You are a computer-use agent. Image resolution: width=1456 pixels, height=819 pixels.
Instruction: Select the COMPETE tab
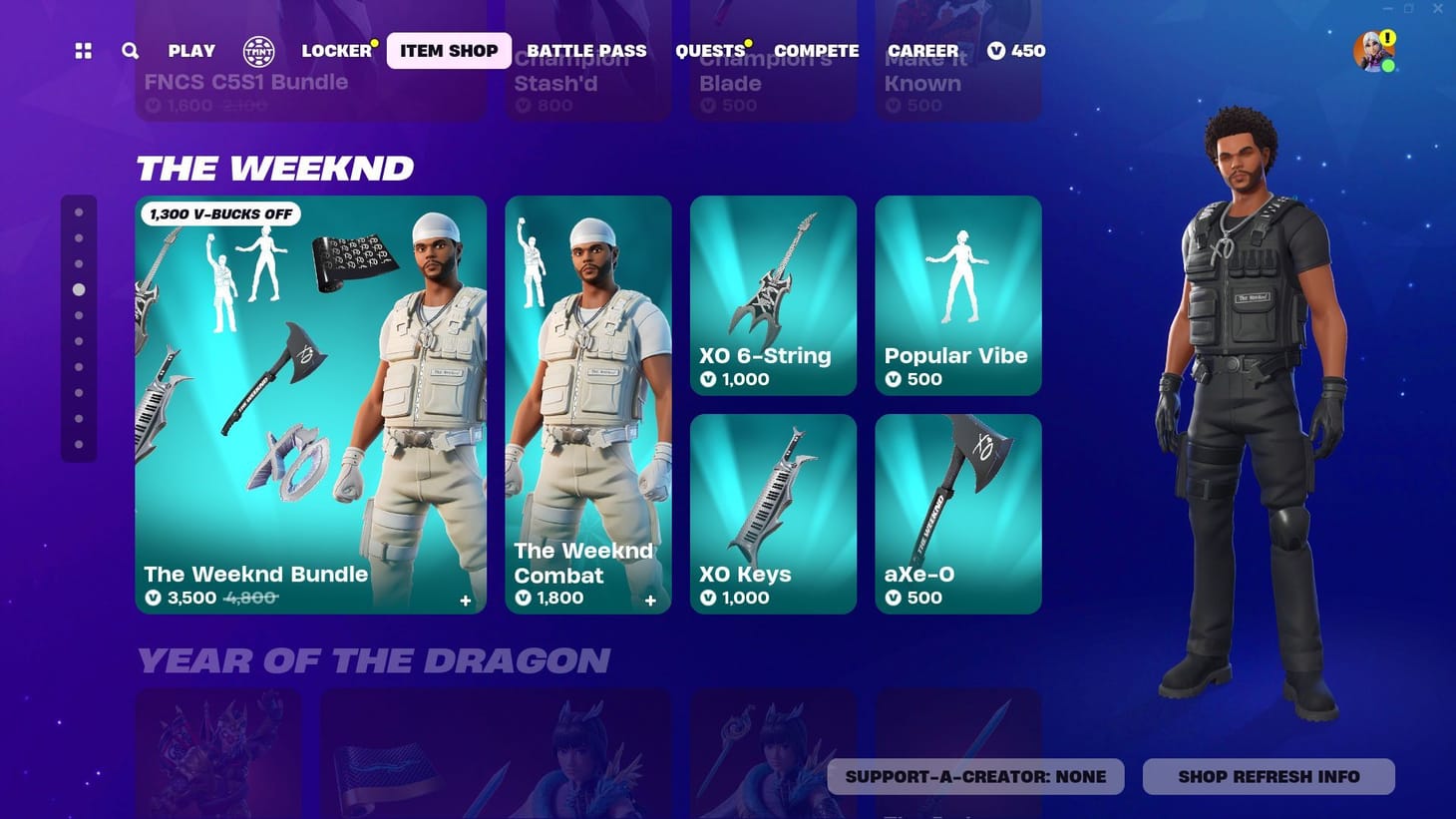[x=816, y=50]
